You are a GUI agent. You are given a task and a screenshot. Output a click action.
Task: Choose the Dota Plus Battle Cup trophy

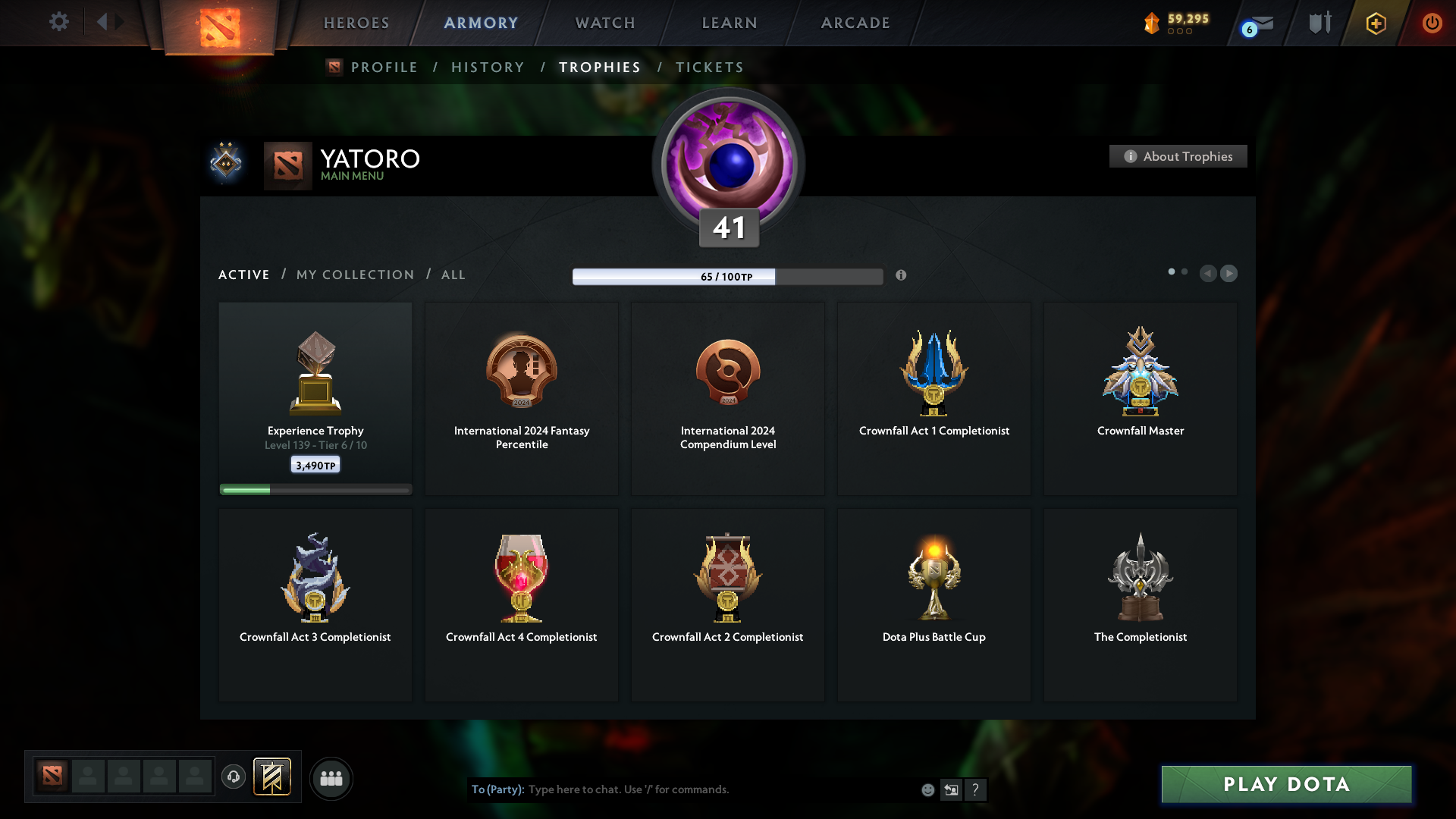point(934,604)
